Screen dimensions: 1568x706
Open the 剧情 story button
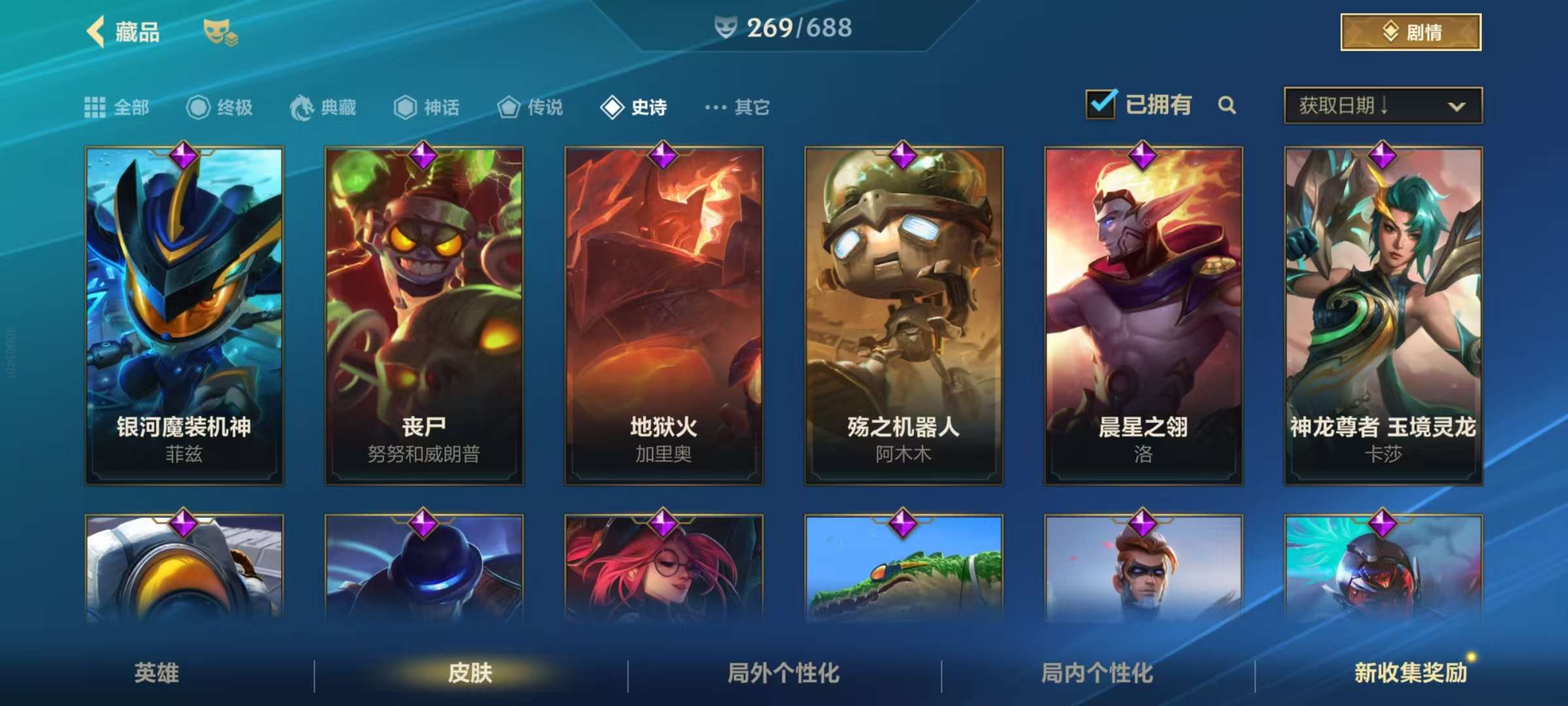coord(1411,32)
